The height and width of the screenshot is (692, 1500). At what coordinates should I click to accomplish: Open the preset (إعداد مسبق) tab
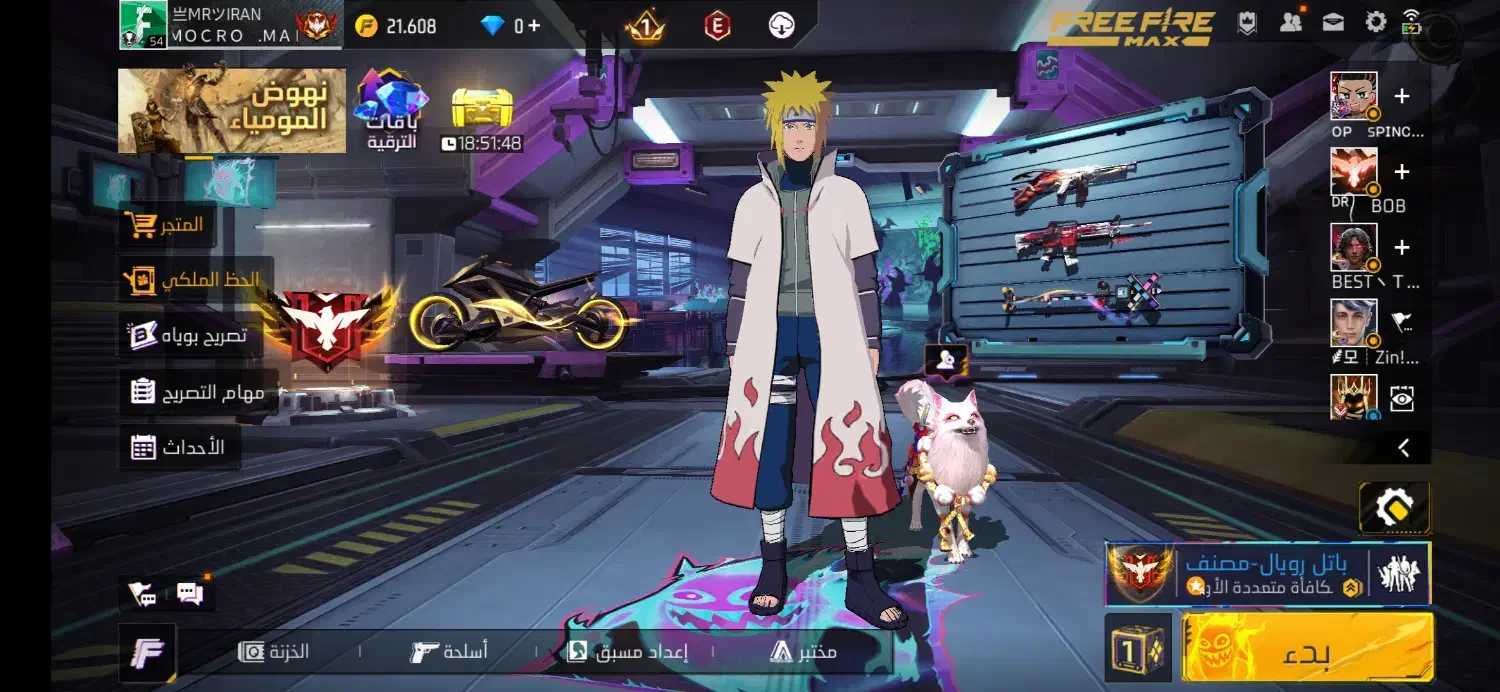627,652
